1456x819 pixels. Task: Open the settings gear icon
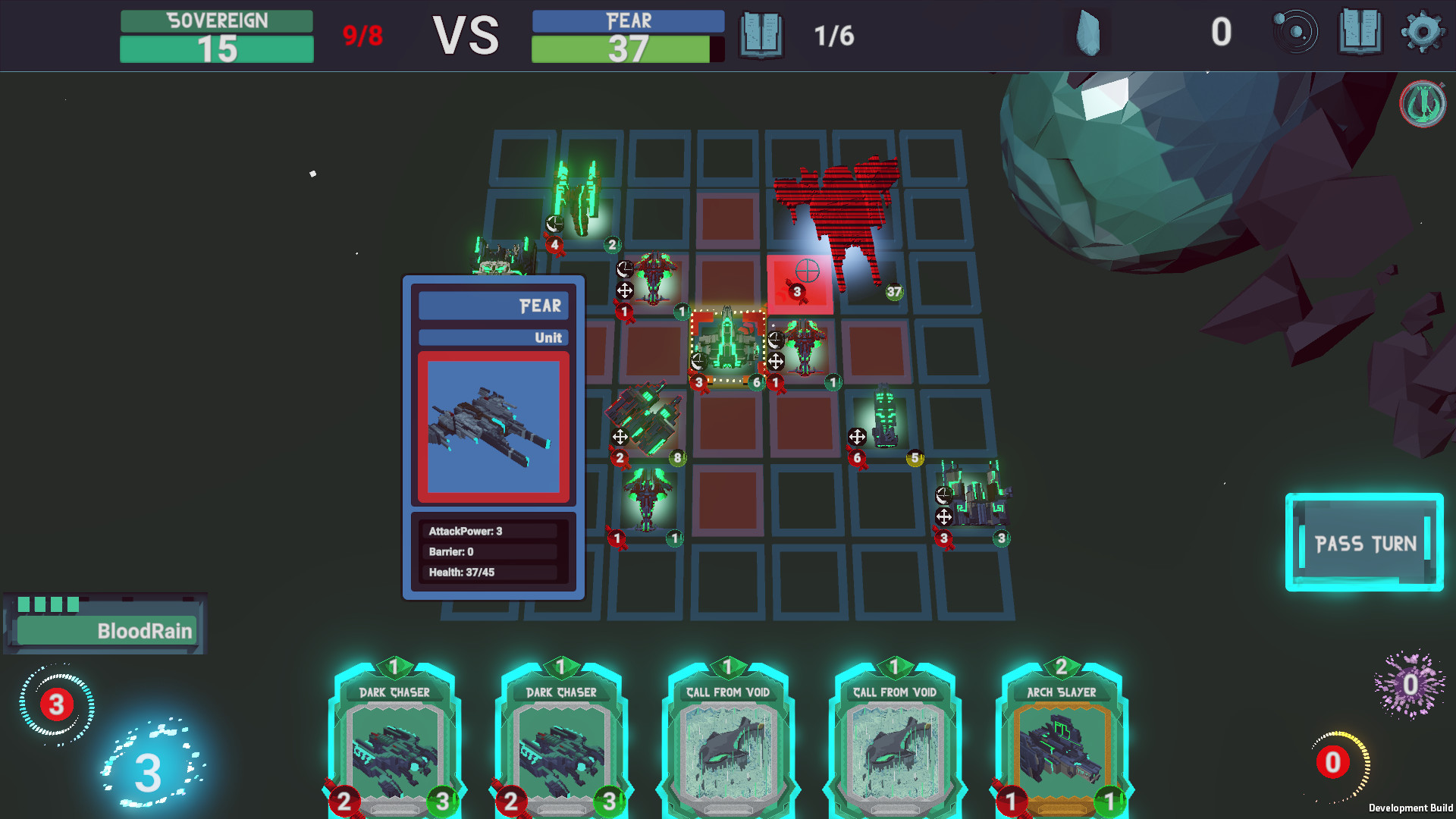[1422, 33]
